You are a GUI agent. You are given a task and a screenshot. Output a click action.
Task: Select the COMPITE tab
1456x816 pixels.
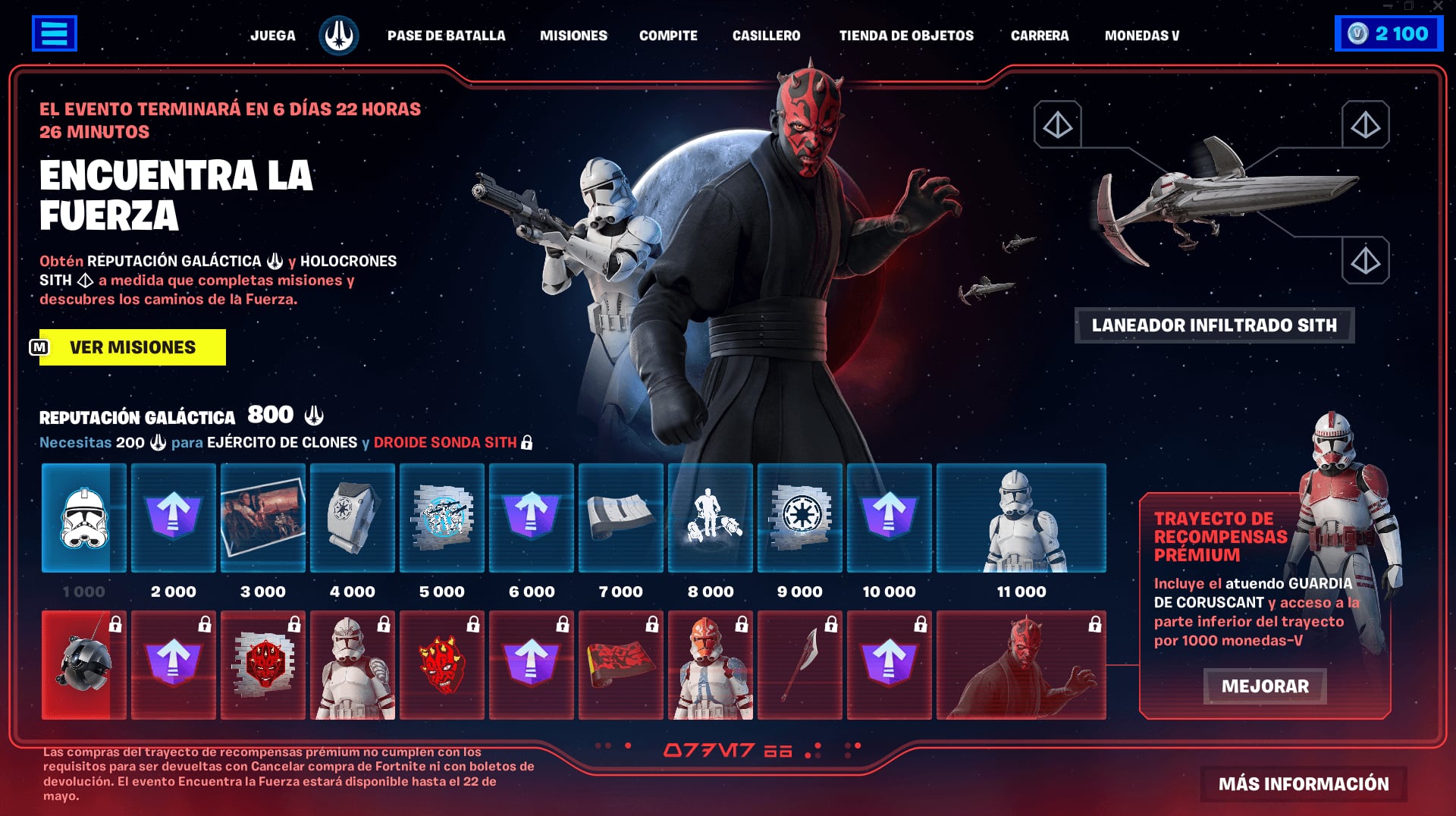668,36
